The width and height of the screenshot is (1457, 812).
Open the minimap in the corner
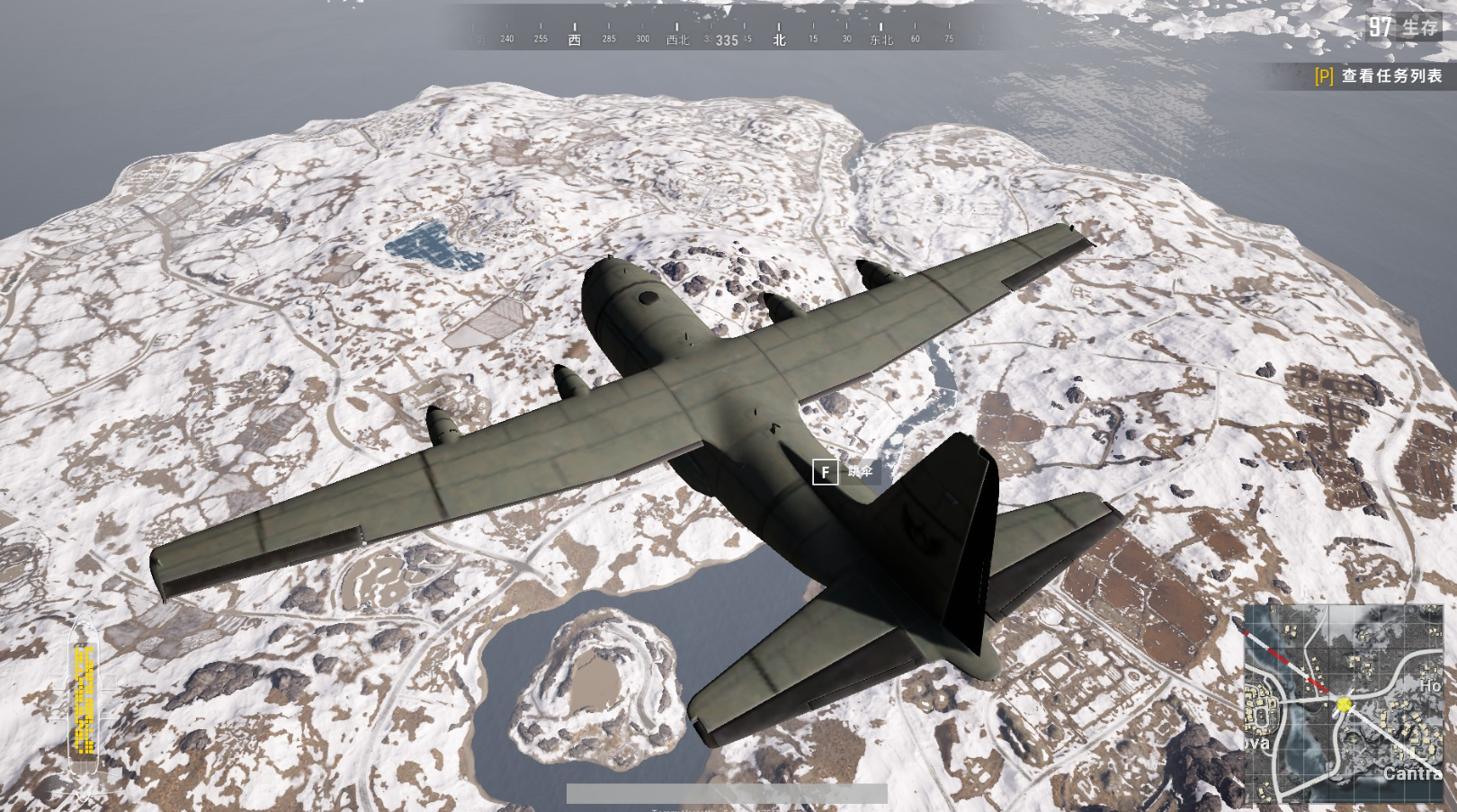[x=1344, y=702]
